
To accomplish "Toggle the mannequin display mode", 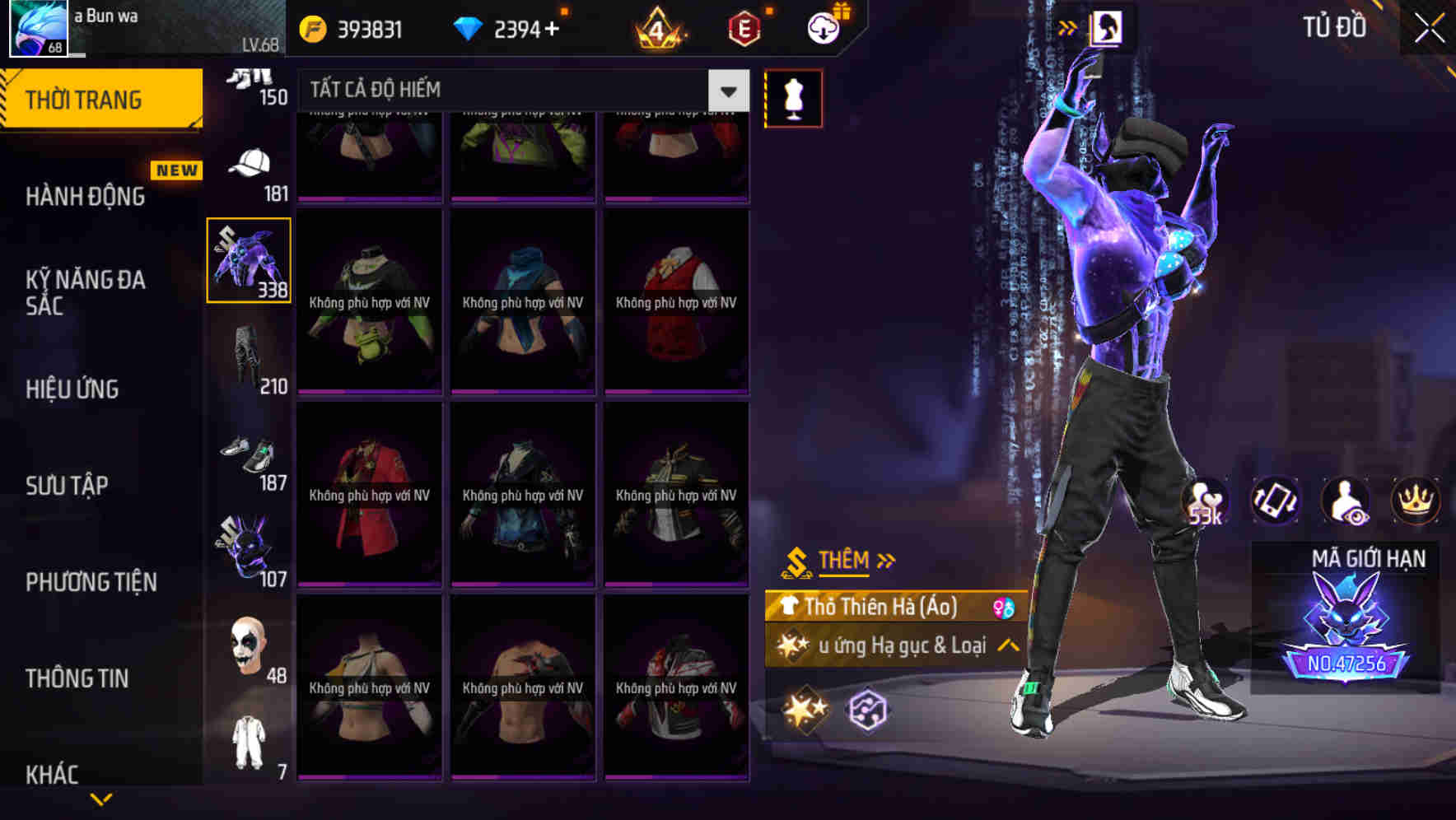I will [x=793, y=97].
